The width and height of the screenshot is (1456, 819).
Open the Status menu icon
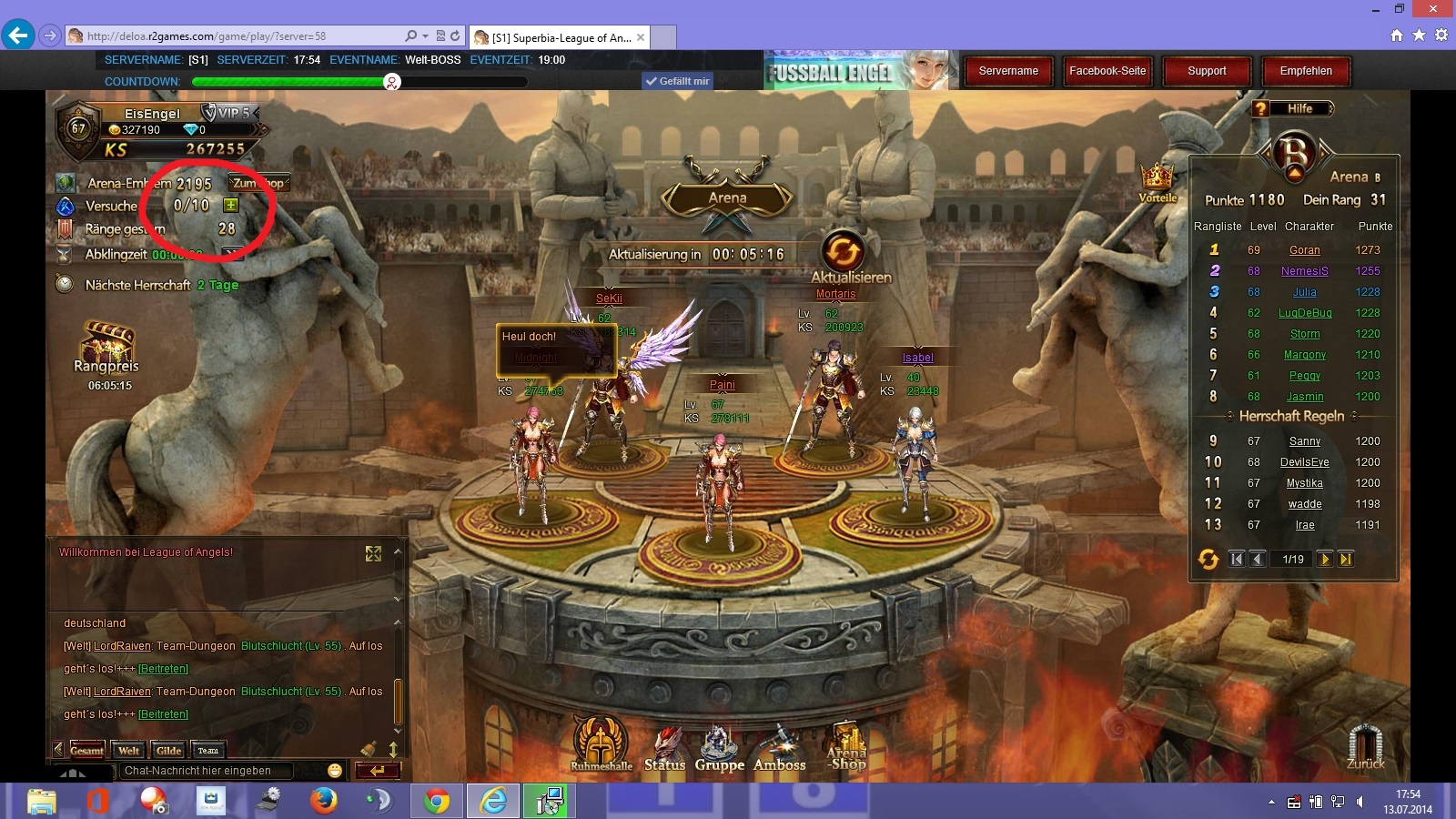click(x=665, y=748)
